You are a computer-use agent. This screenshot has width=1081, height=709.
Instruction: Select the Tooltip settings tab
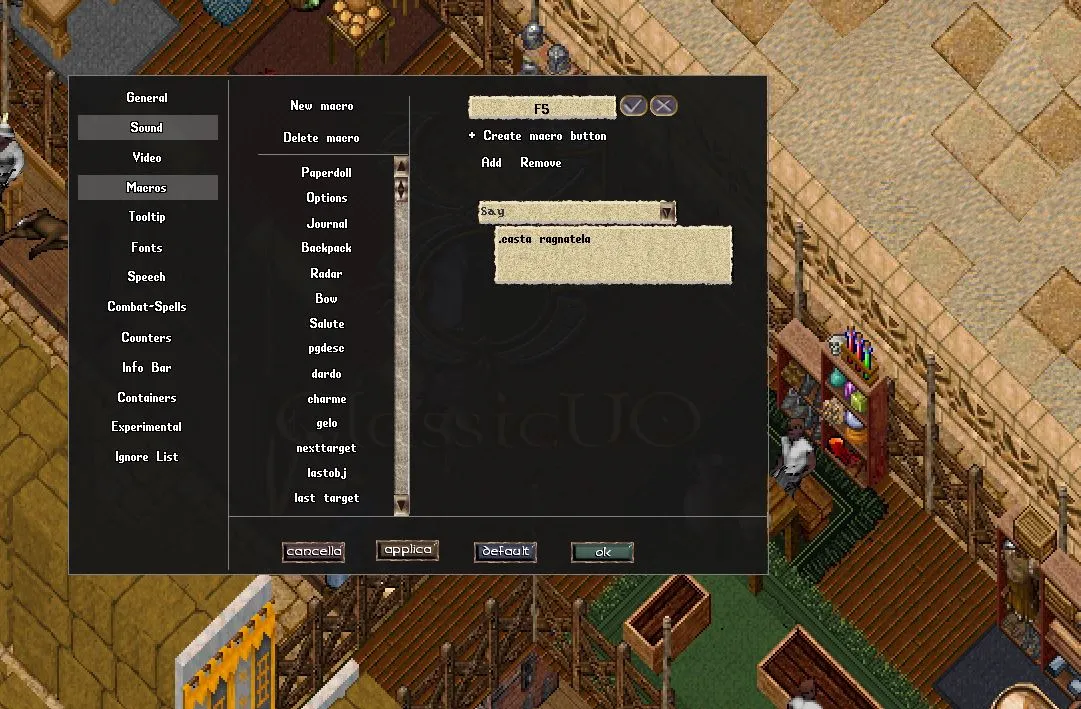(x=147, y=217)
